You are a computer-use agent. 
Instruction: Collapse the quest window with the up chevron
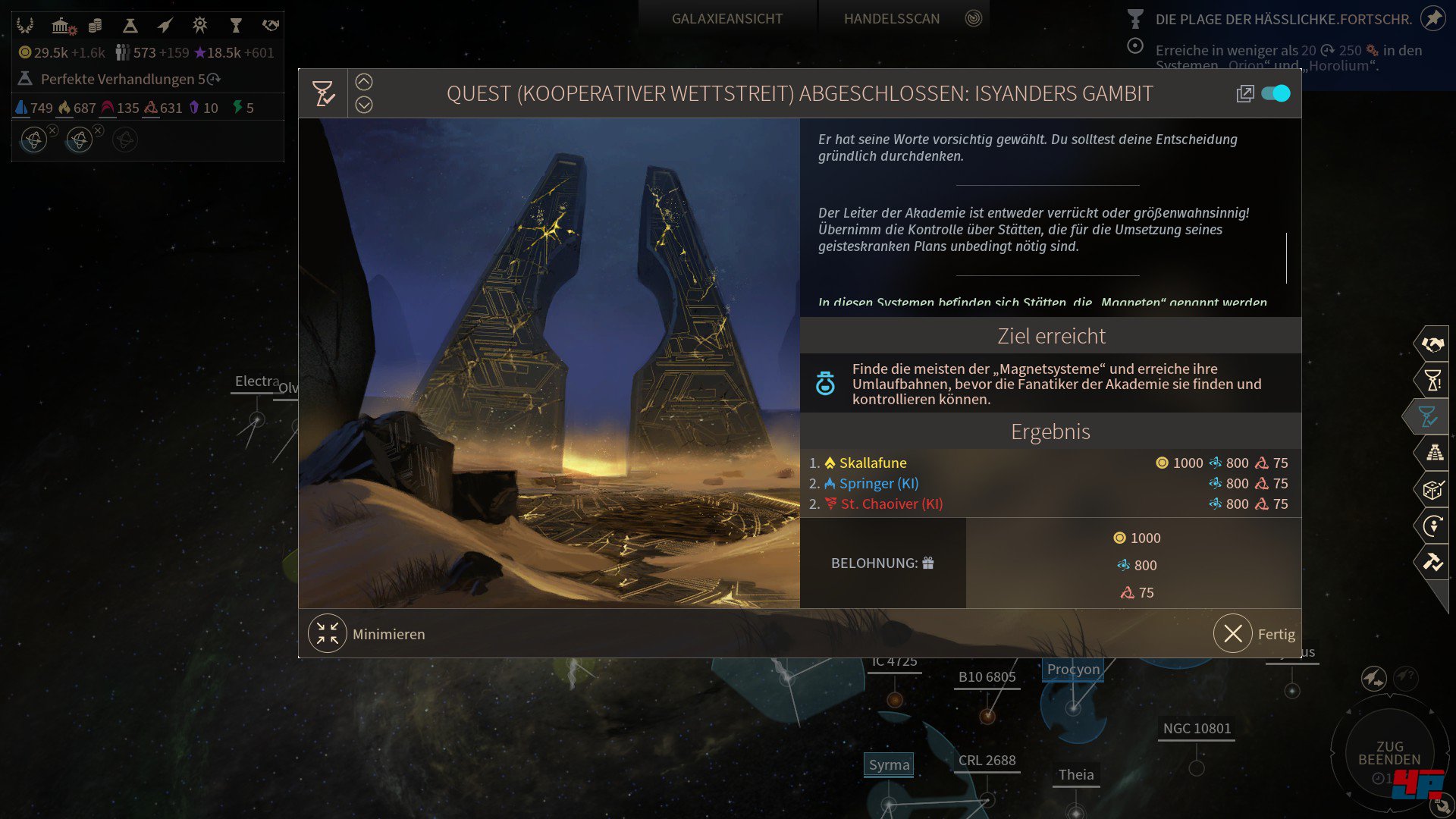365,80
